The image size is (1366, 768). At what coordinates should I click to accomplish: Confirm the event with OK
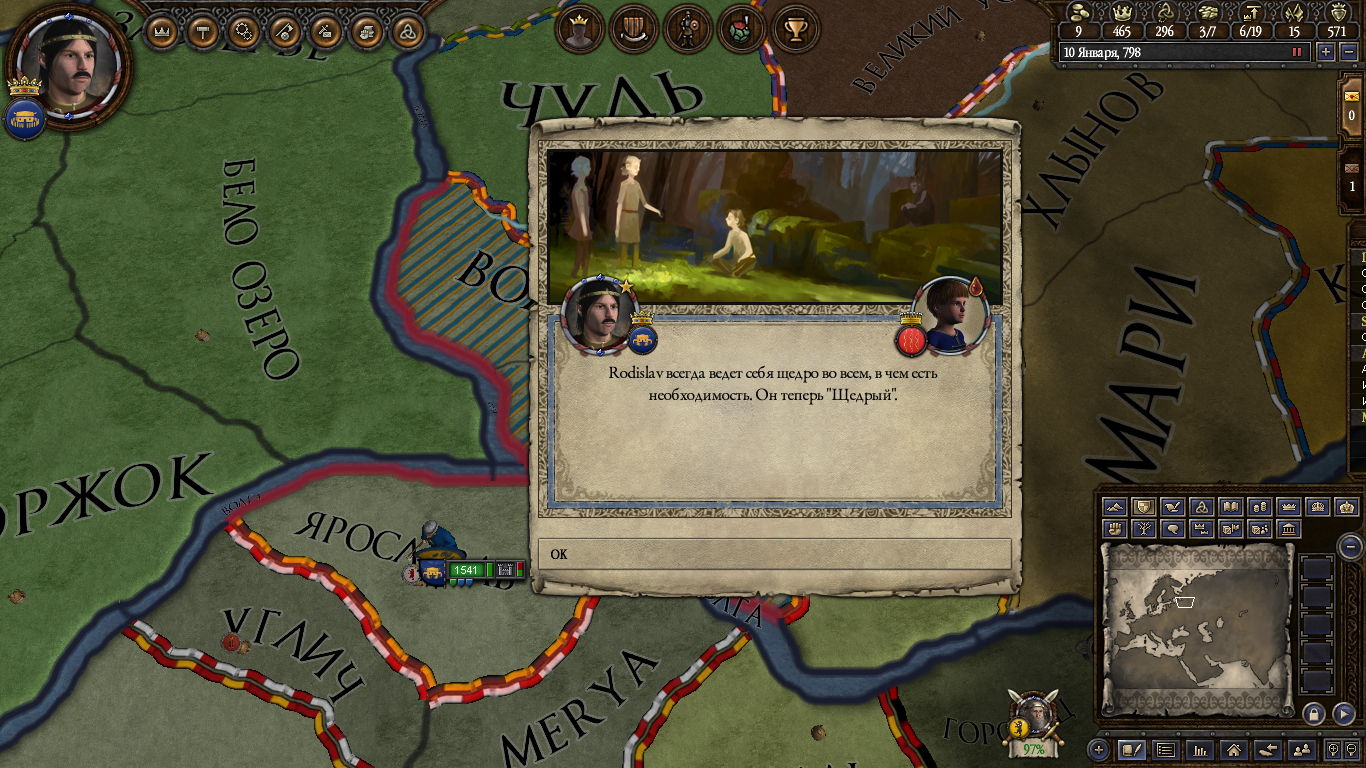[774, 554]
